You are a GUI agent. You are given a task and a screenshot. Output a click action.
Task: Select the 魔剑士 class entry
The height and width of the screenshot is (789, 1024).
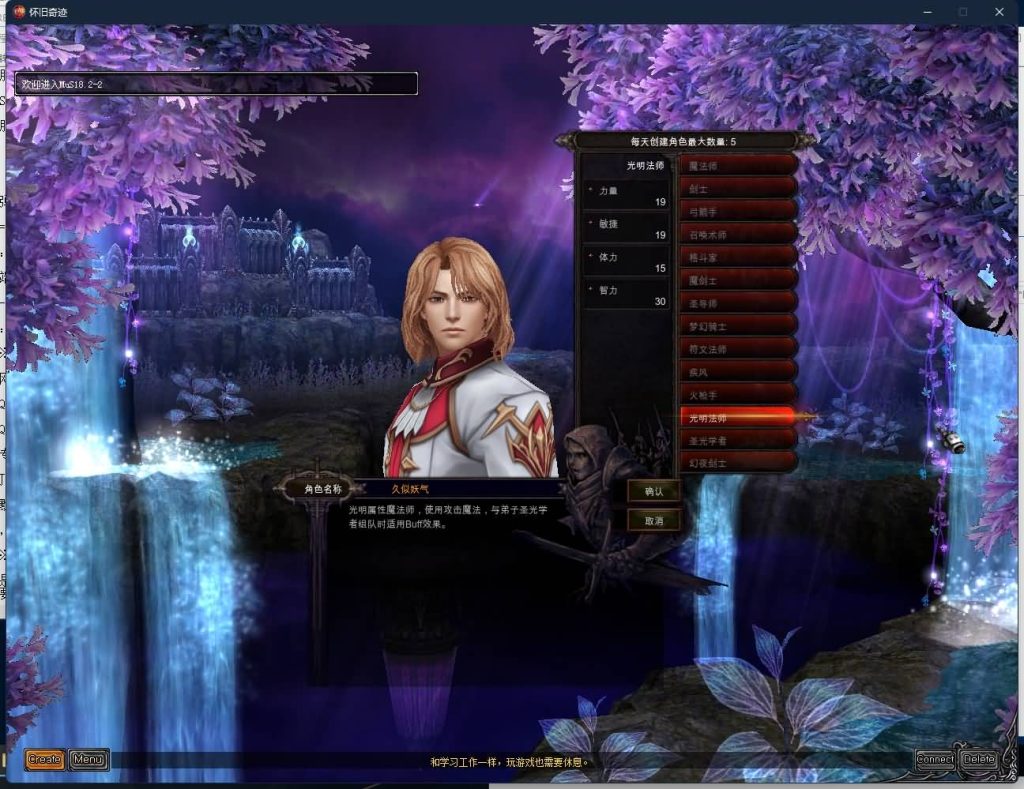point(738,280)
